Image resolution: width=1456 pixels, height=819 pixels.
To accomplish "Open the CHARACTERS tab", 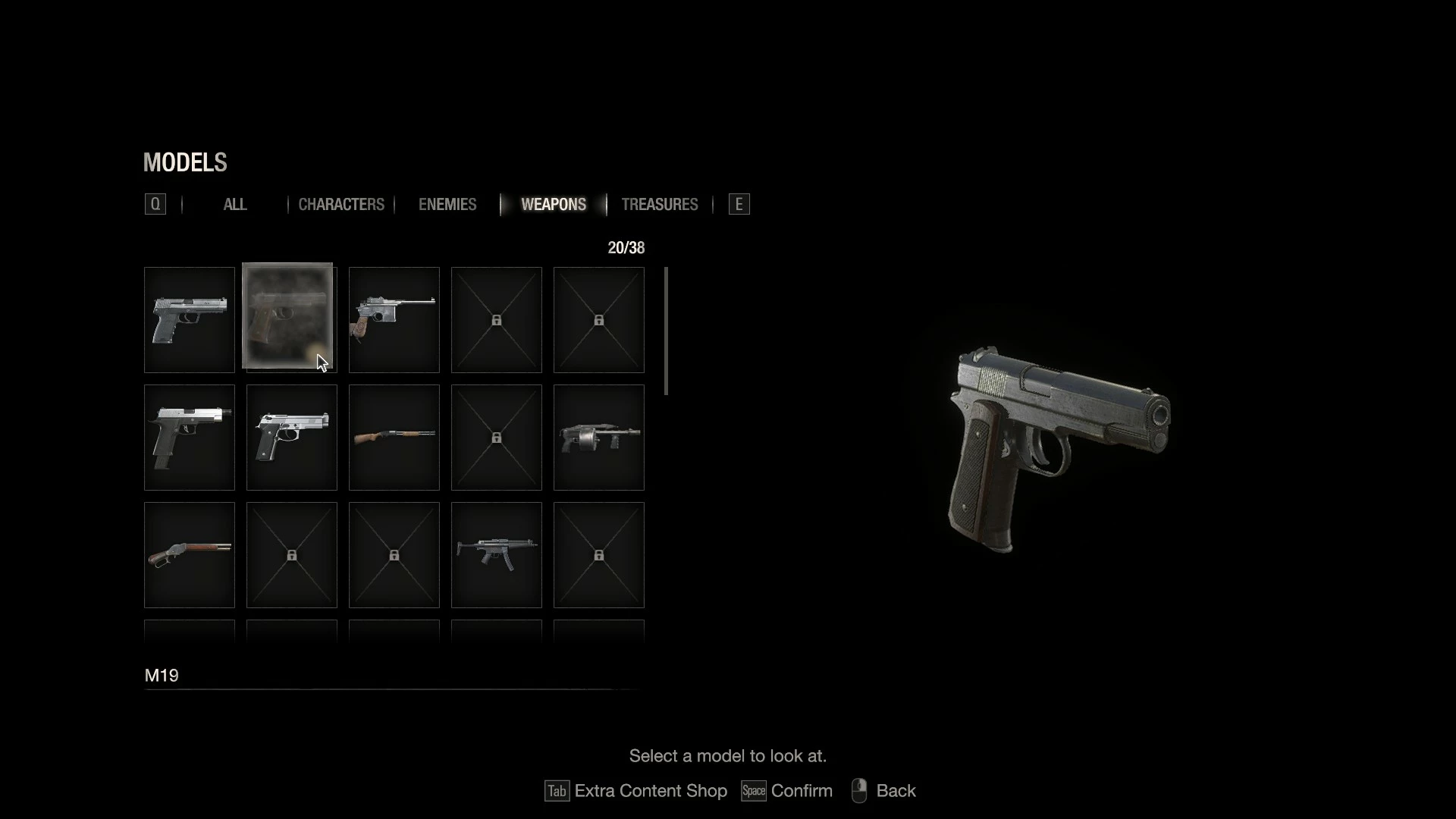I will click(x=341, y=205).
